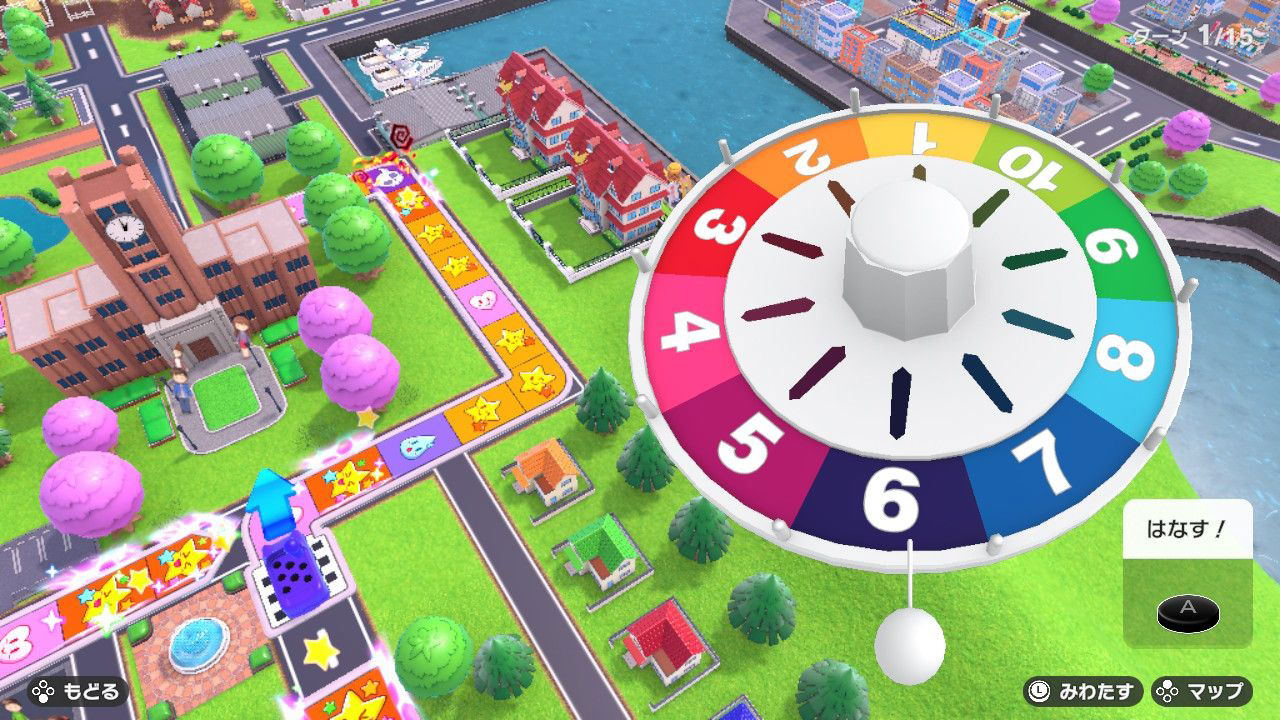Click the L stick icon beside みわたす
The width and height of the screenshot is (1280, 720).
coord(1041,689)
